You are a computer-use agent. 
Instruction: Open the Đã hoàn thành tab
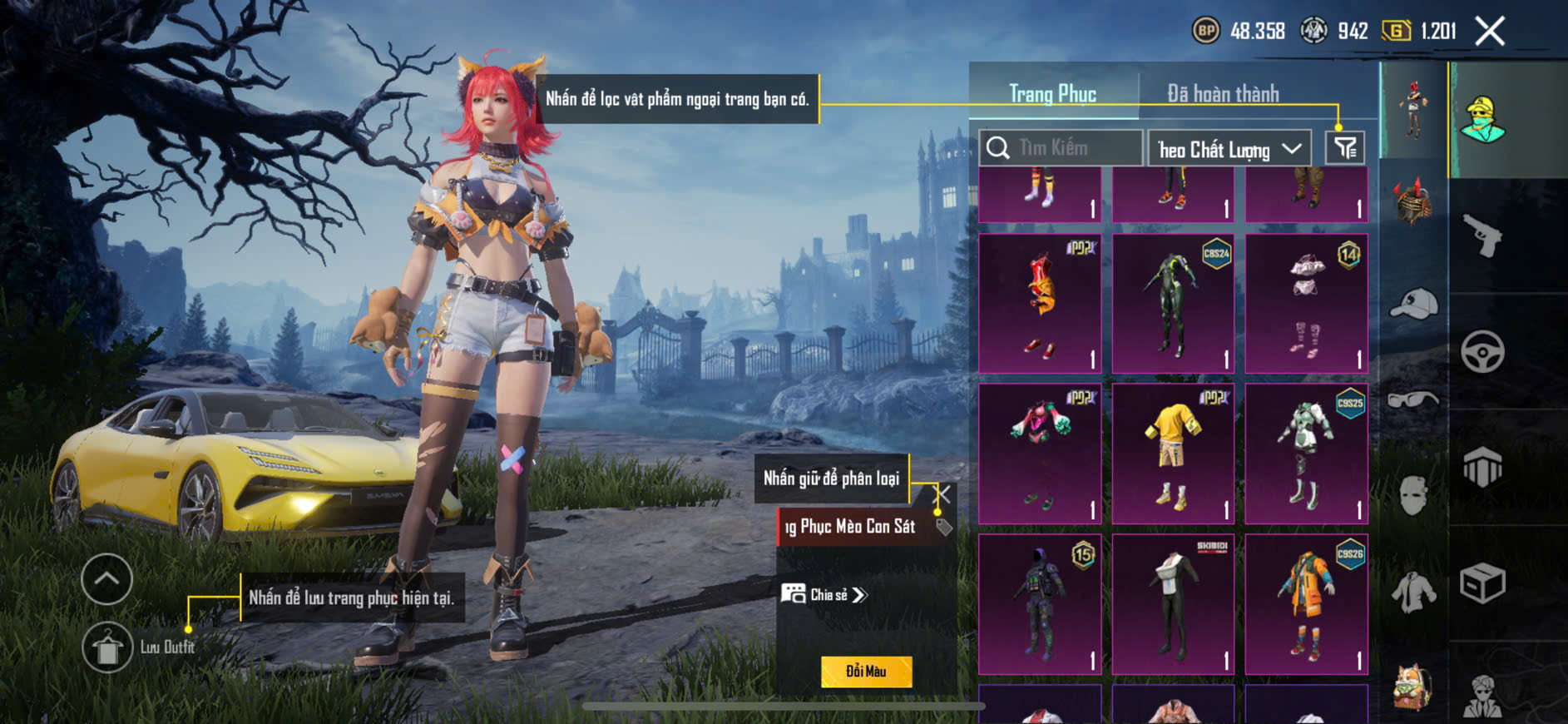pyautogui.click(x=1223, y=94)
